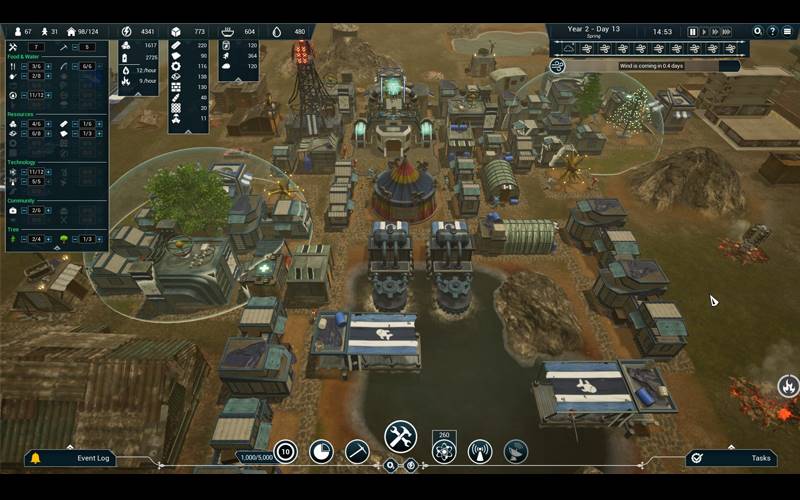This screenshot has width=800, height=500.
Task: Click the wind forecast icon
Action: click(x=558, y=66)
